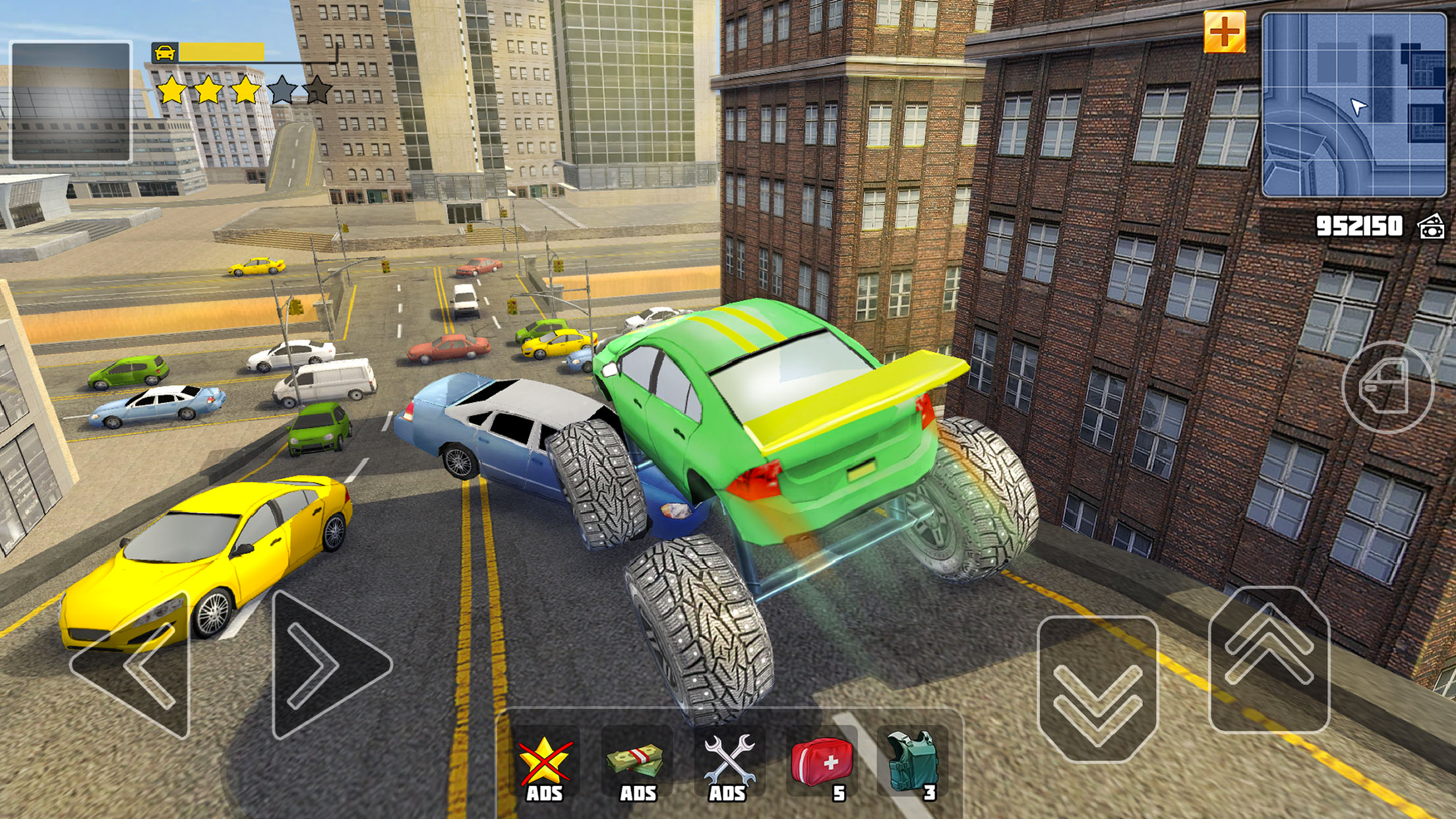Get free cash with the money ADS item
This screenshot has height=819, width=1456.
point(636,765)
